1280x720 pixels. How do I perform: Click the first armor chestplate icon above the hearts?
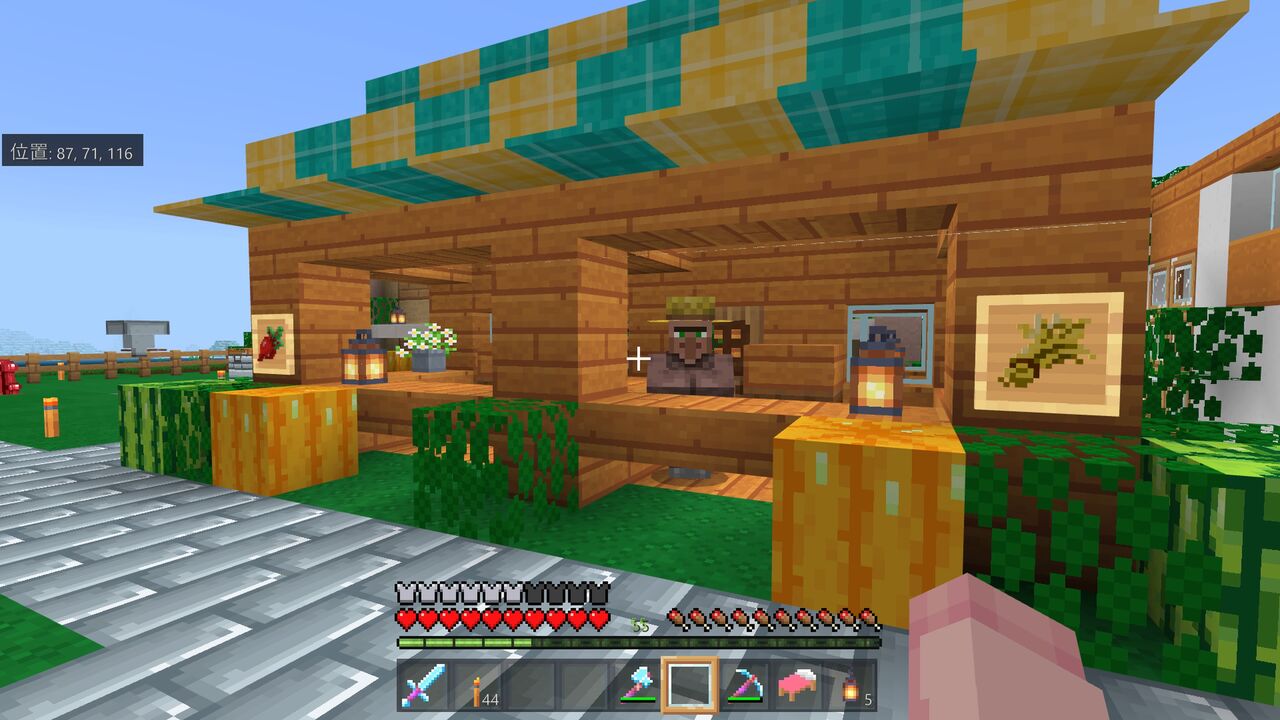click(x=404, y=593)
